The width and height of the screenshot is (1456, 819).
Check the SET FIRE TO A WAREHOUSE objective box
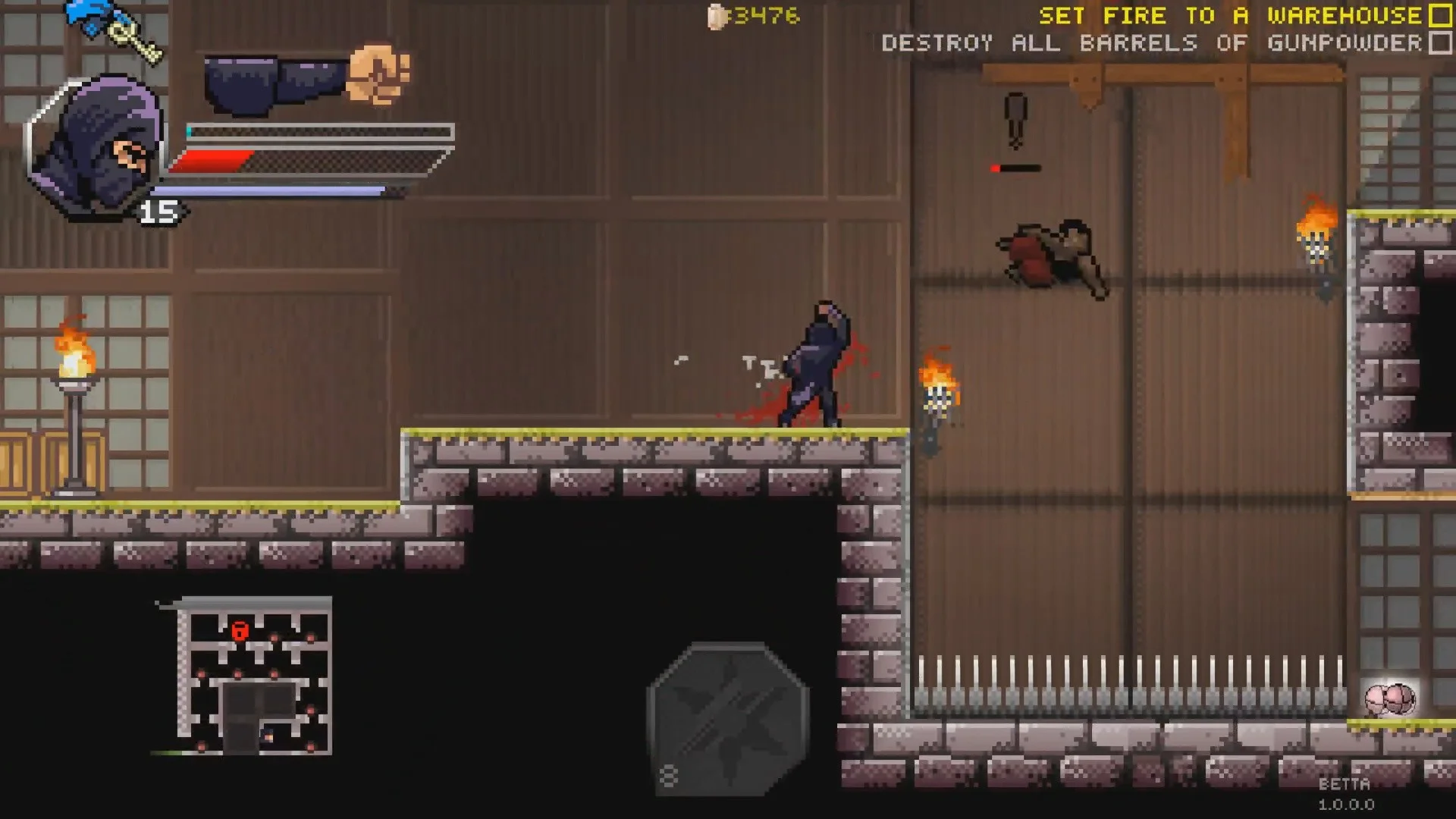1439,15
